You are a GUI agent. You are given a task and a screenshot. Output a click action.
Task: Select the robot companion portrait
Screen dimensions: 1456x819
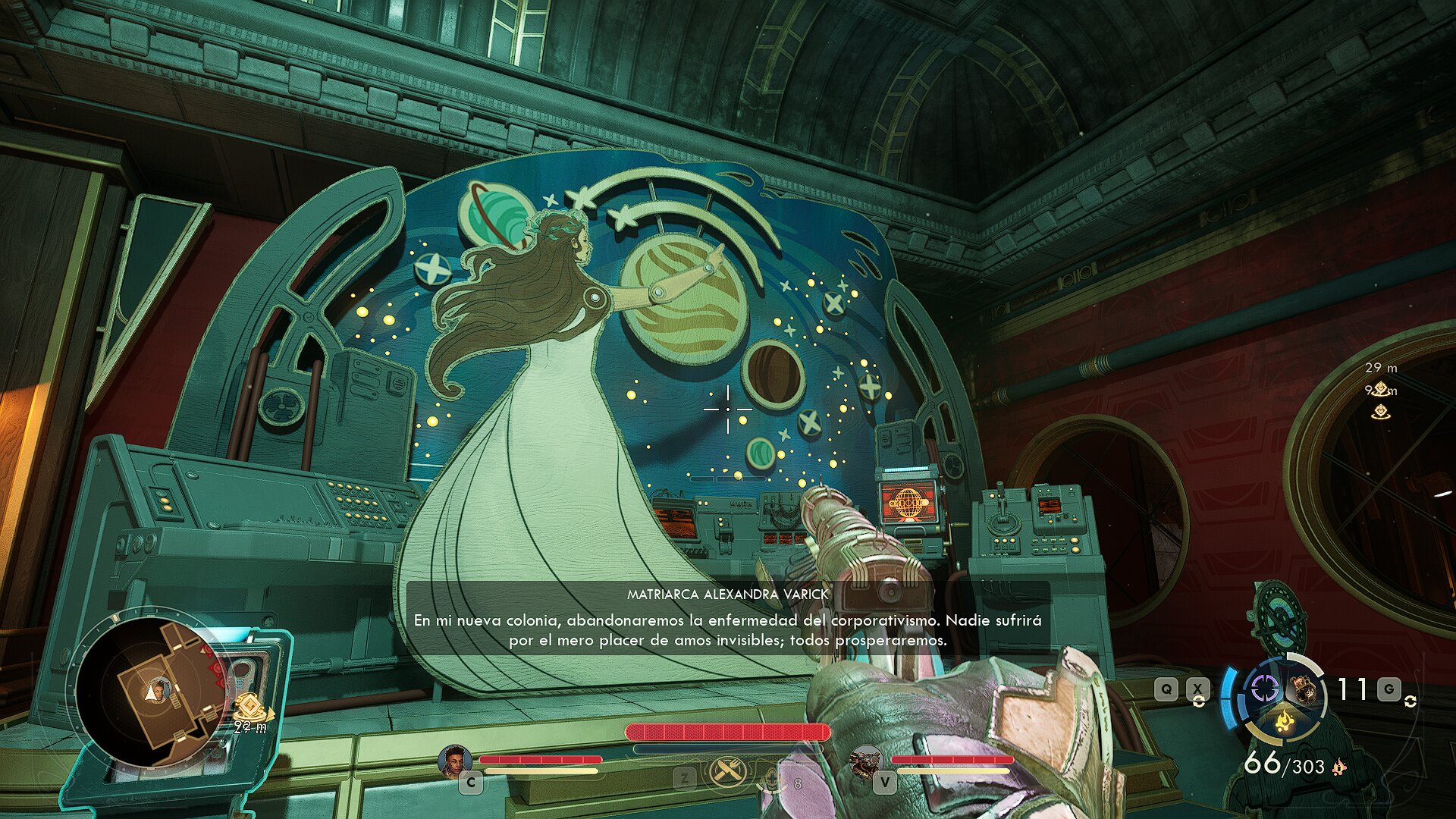[x=865, y=761]
